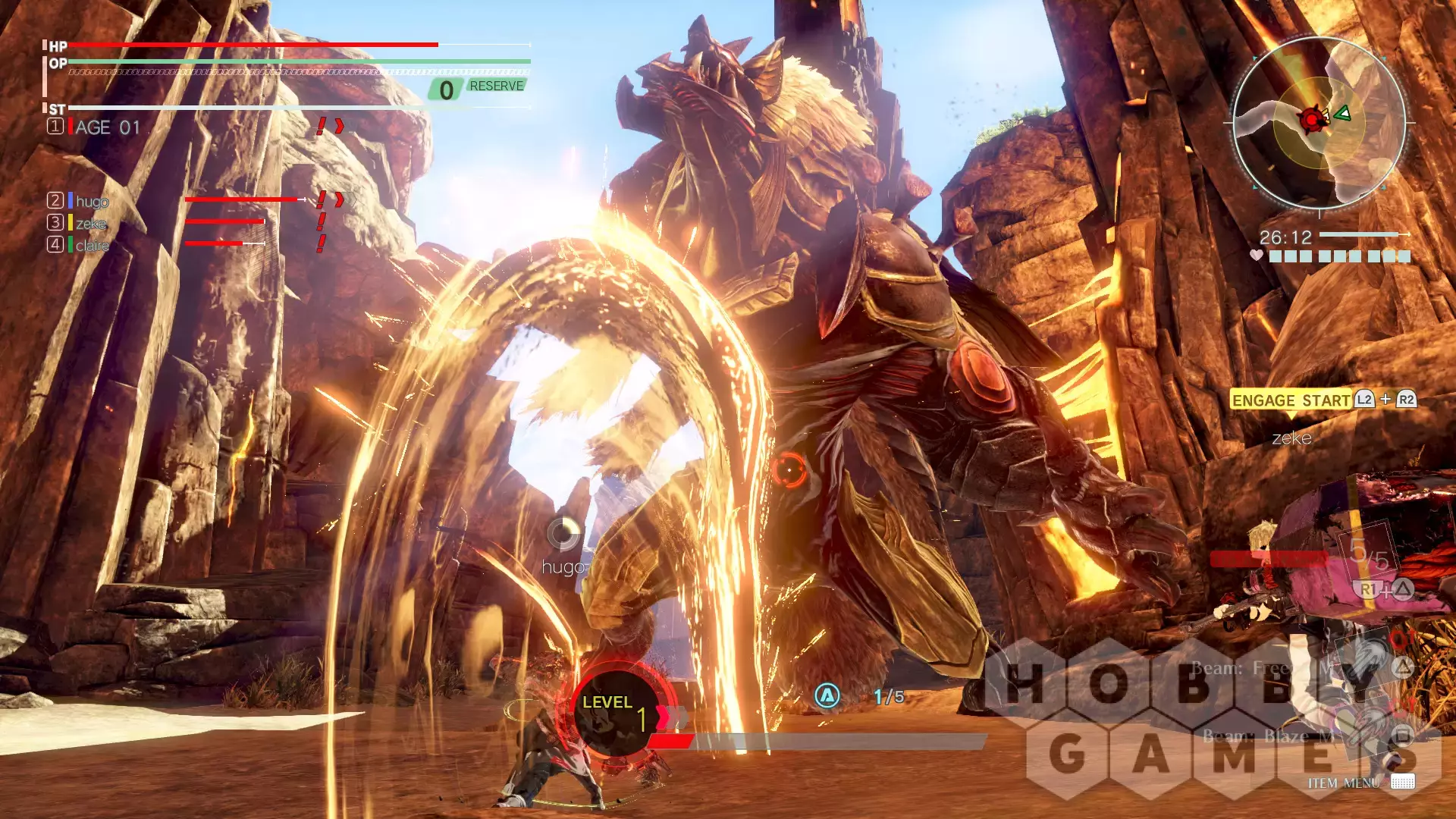Select party member hugo in the list

click(x=92, y=201)
